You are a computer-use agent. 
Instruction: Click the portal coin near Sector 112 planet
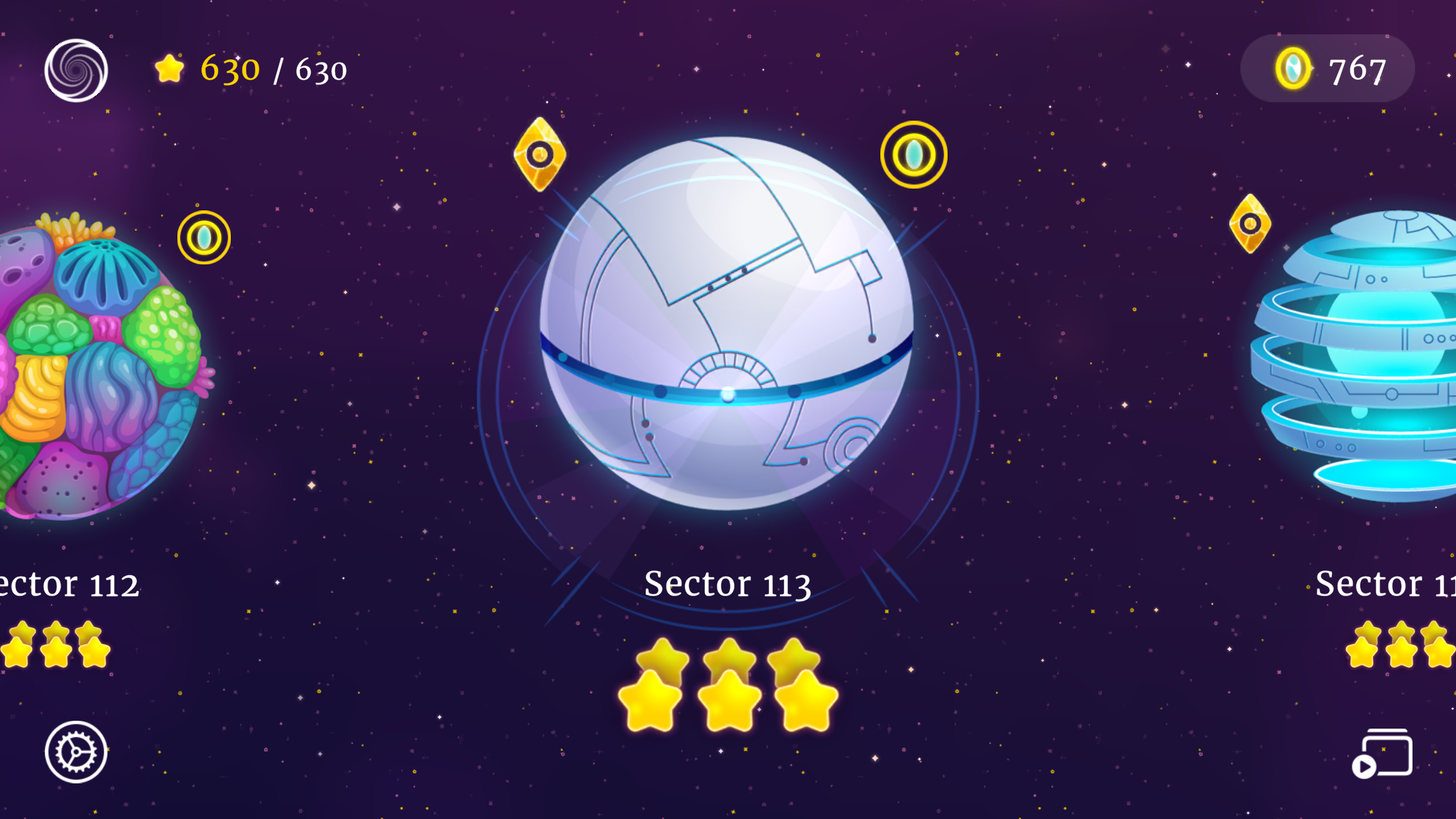(204, 239)
